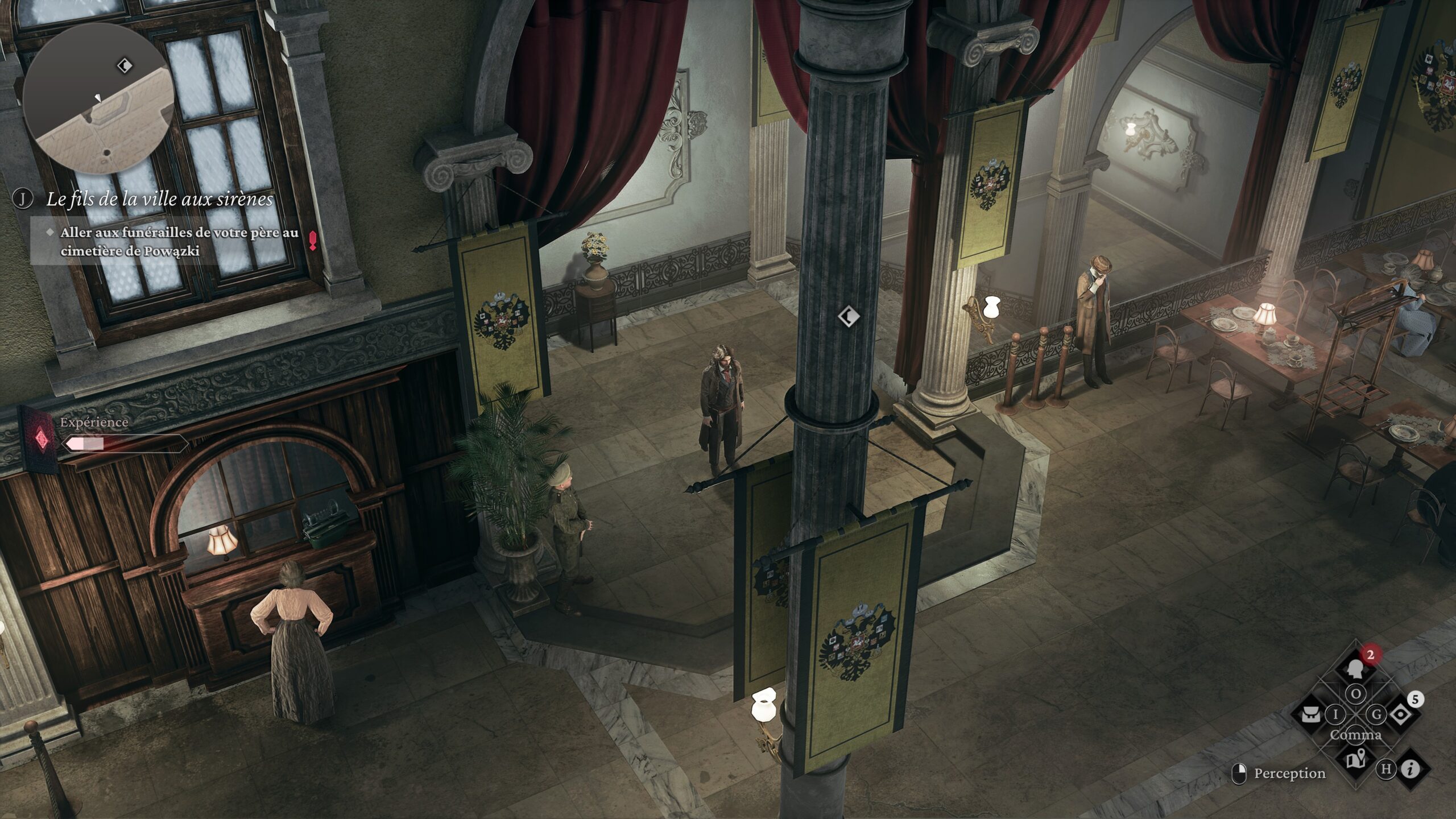
Task: Click the red Expérience diamond icon
Action: tap(40, 439)
